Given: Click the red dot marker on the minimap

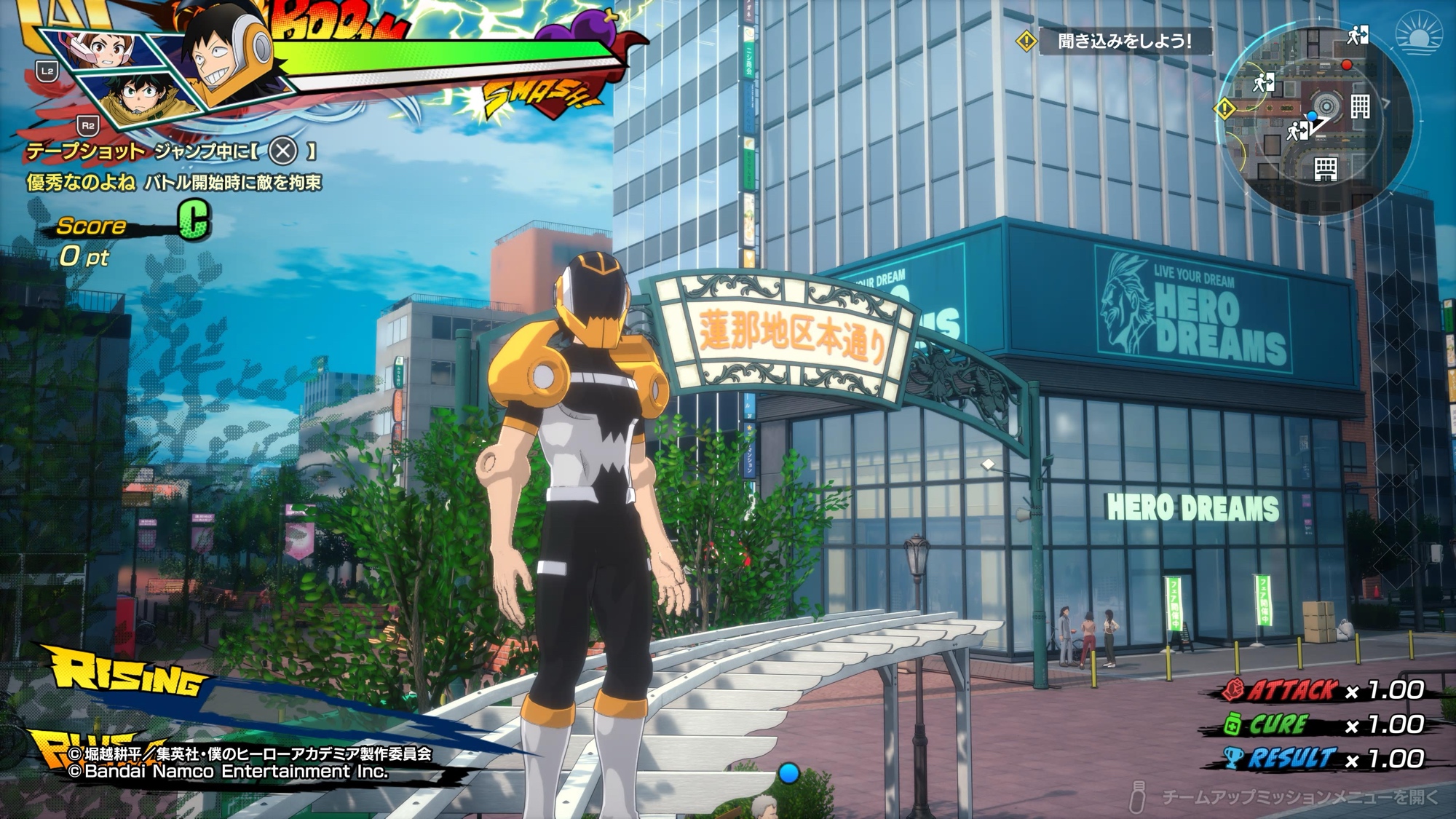Looking at the screenshot, I should [x=1347, y=66].
